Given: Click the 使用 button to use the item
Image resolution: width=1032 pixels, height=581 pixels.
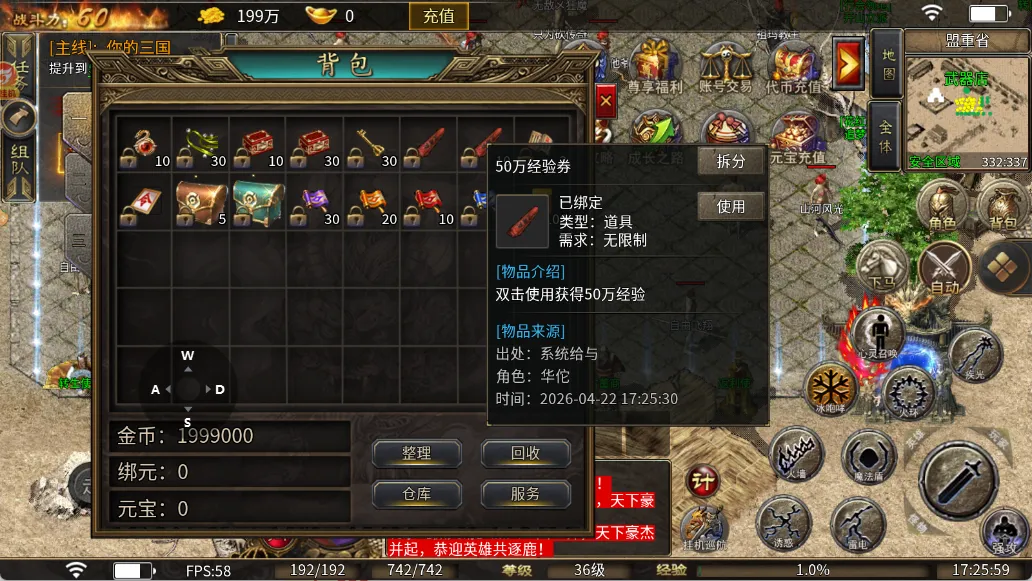Looking at the screenshot, I should coord(731,207).
